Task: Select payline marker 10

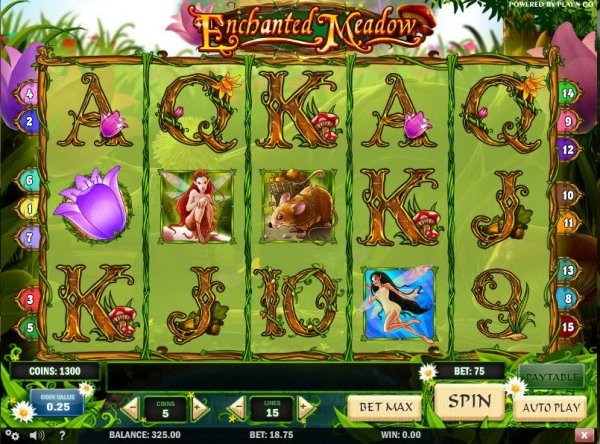Action: 567,196
